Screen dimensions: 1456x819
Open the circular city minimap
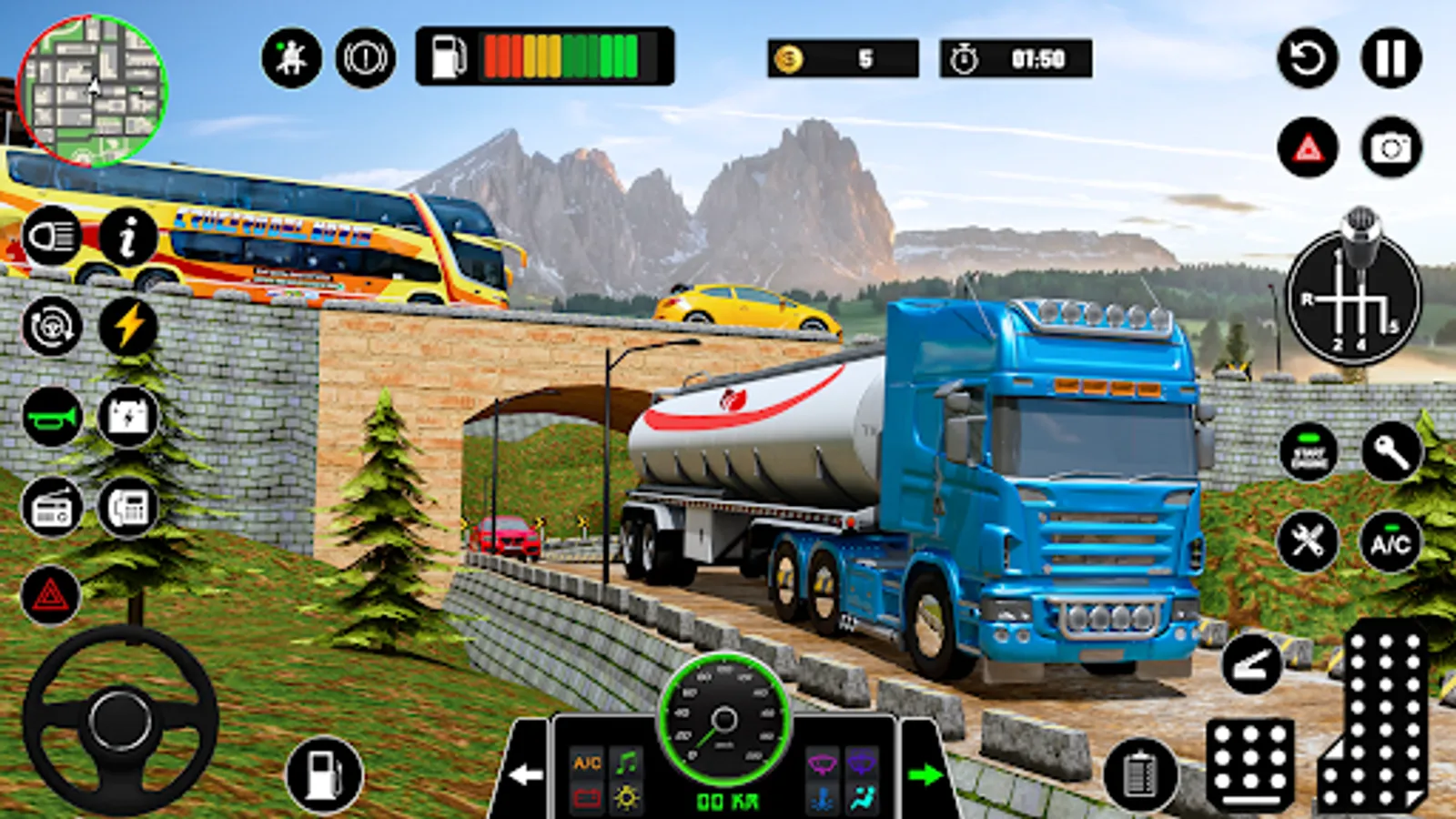click(x=91, y=91)
